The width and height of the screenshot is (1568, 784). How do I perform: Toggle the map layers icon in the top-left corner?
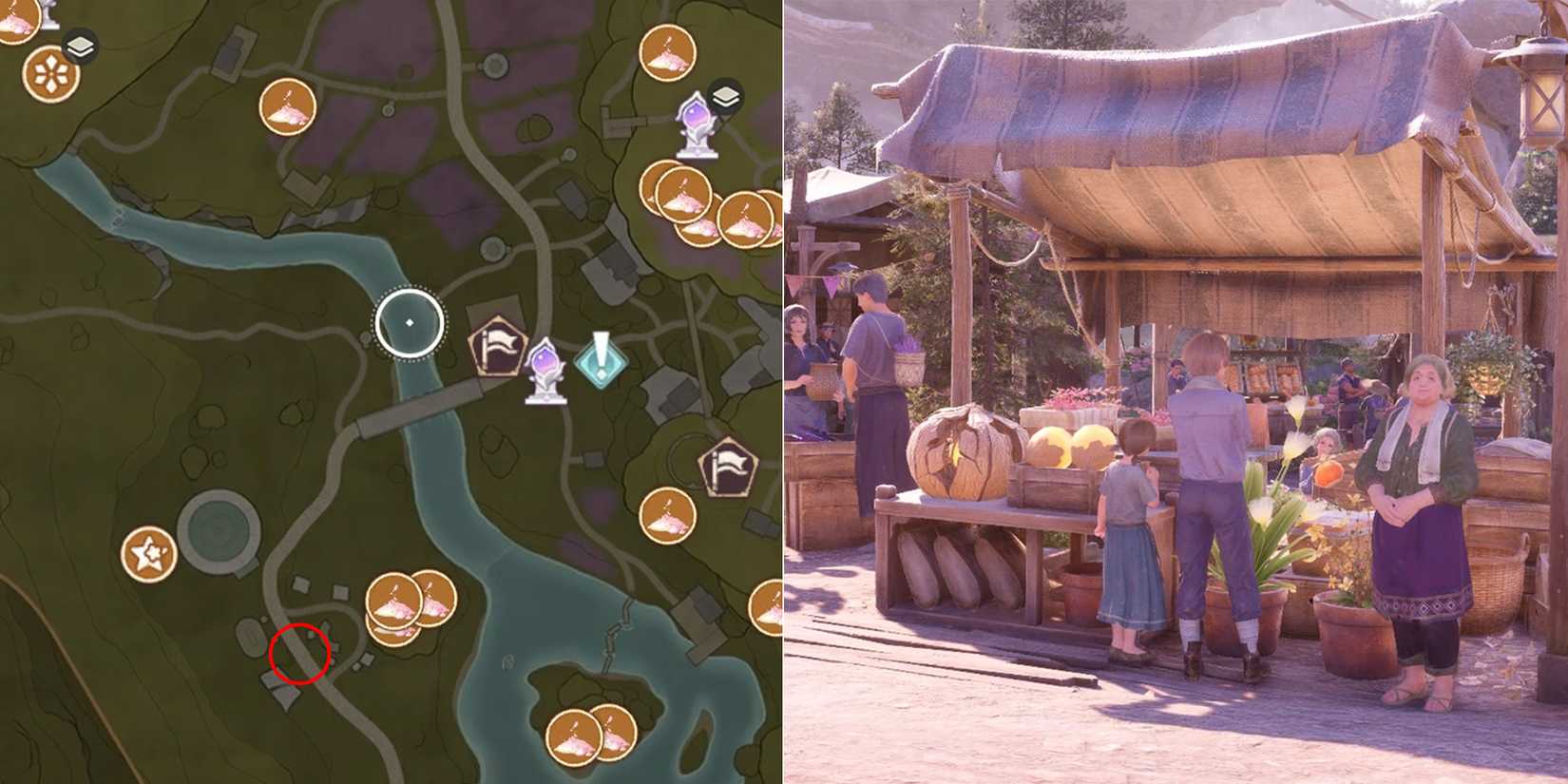click(81, 44)
